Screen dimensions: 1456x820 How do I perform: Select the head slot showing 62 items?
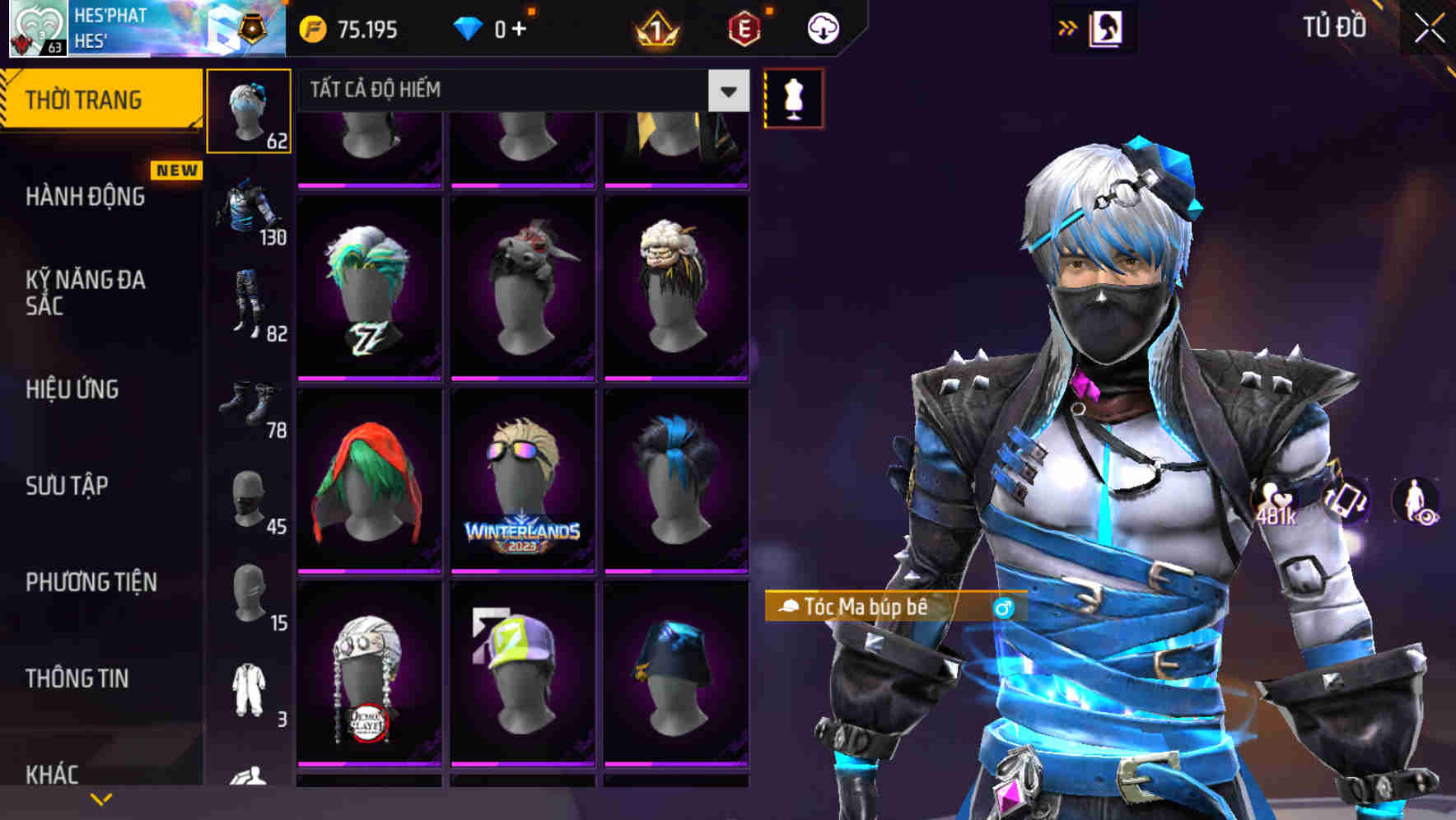(x=249, y=109)
